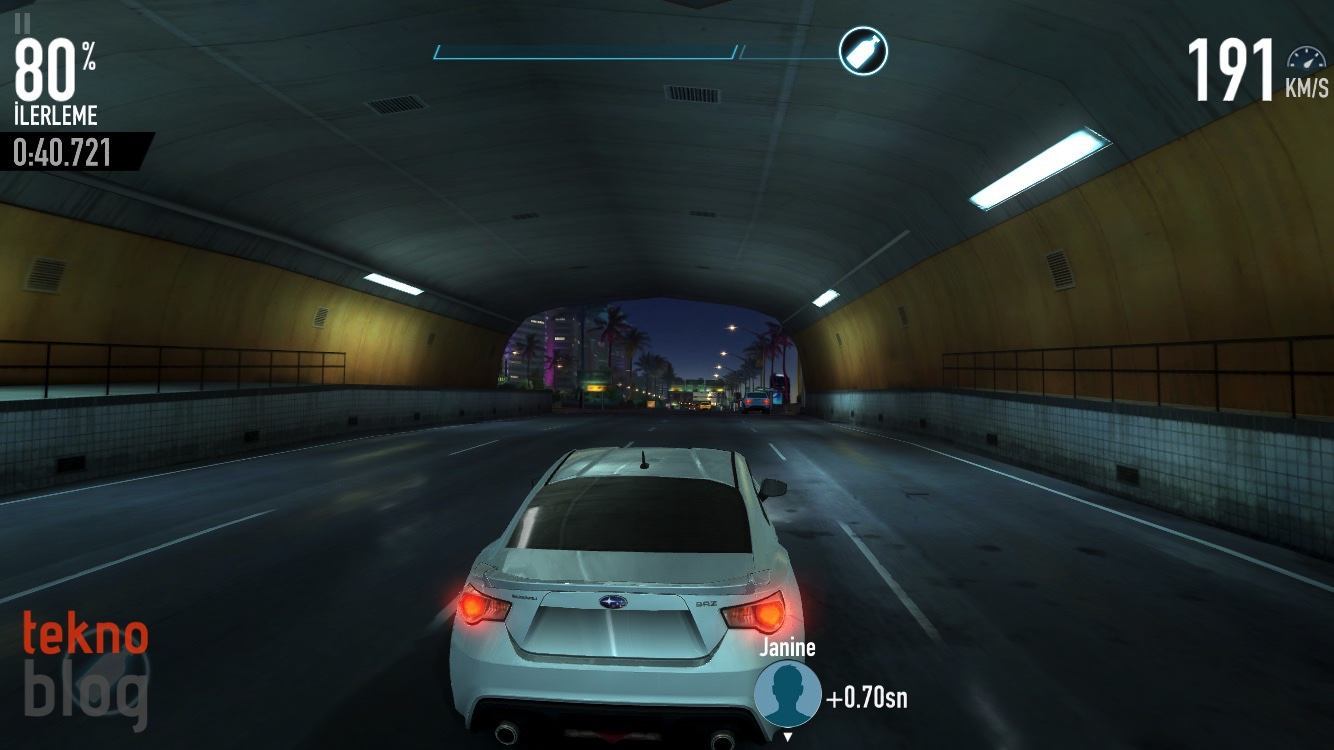
Task: Activate the nitro bottle boost
Action: point(863,51)
